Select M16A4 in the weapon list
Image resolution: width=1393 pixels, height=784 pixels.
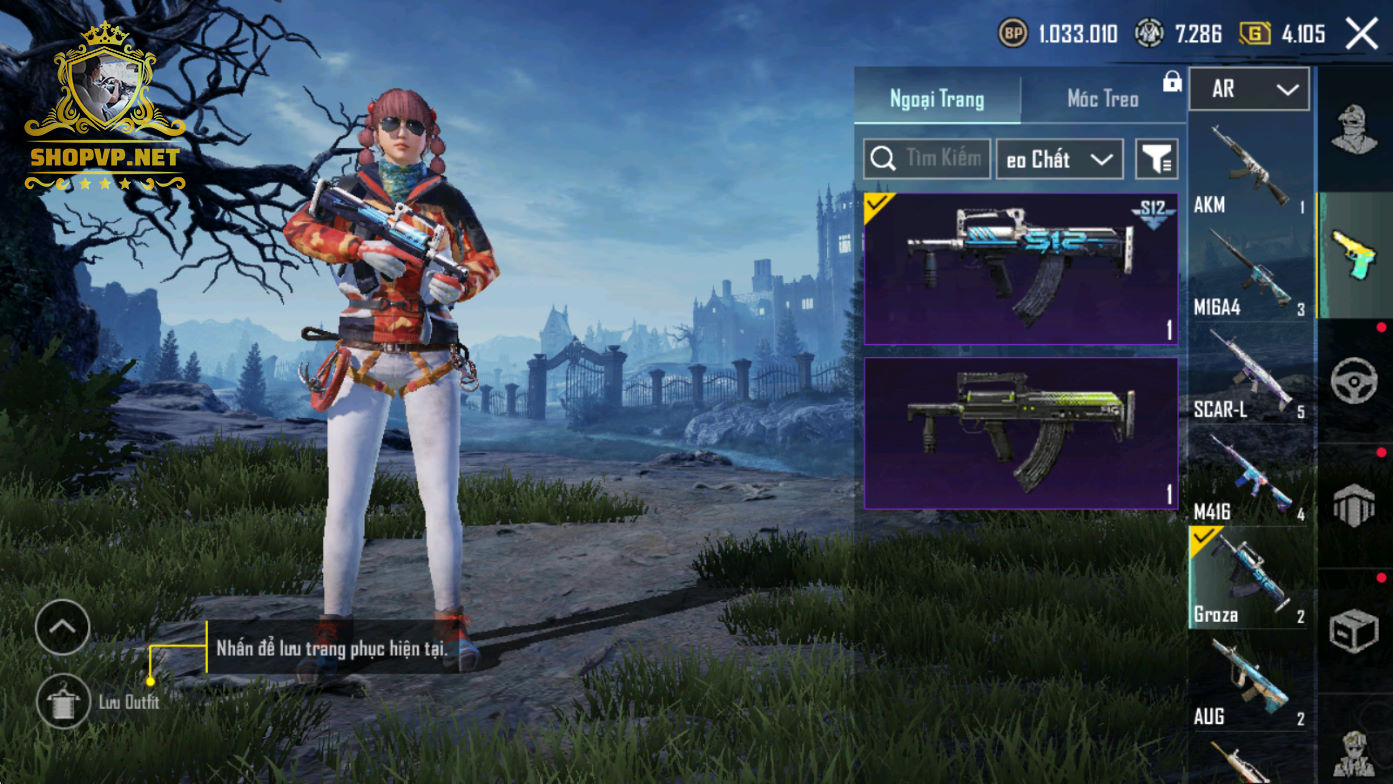pyautogui.click(x=1249, y=271)
